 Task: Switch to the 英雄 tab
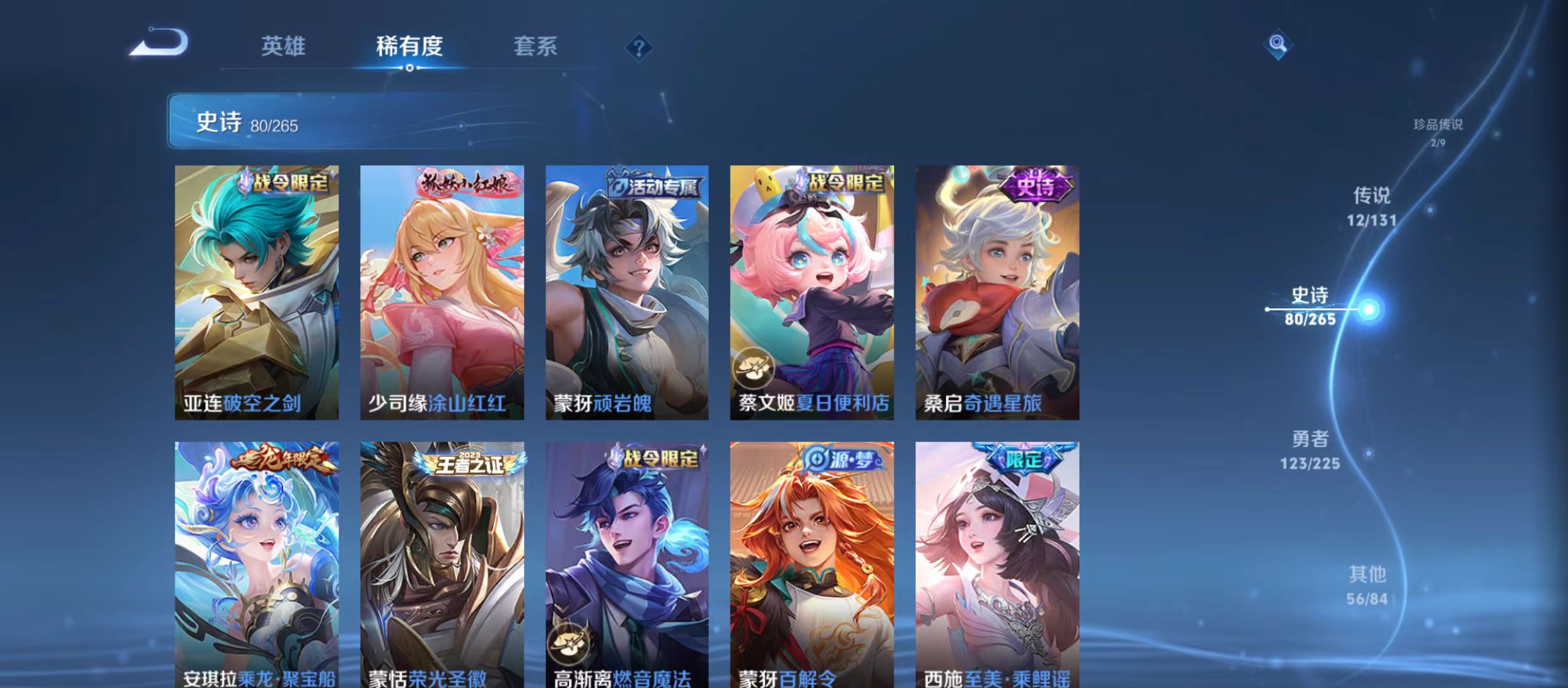click(x=283, y=46)
